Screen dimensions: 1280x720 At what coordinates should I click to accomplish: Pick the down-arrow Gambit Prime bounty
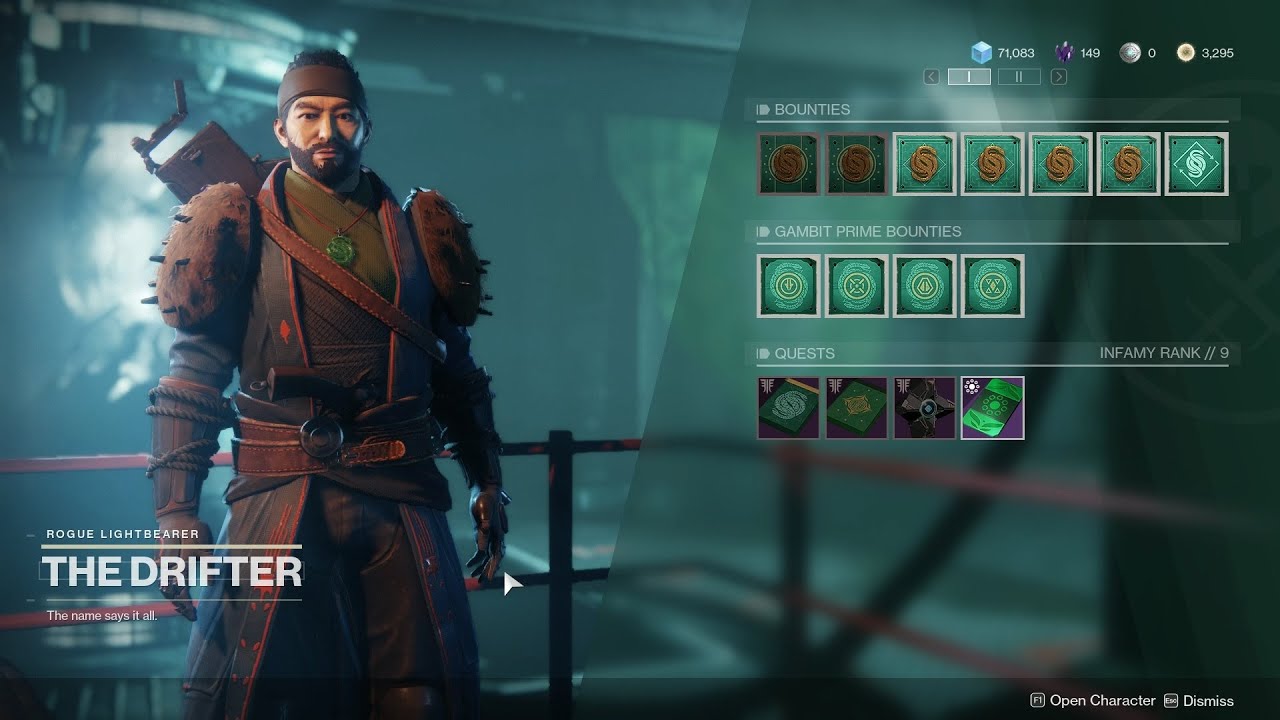788,286
